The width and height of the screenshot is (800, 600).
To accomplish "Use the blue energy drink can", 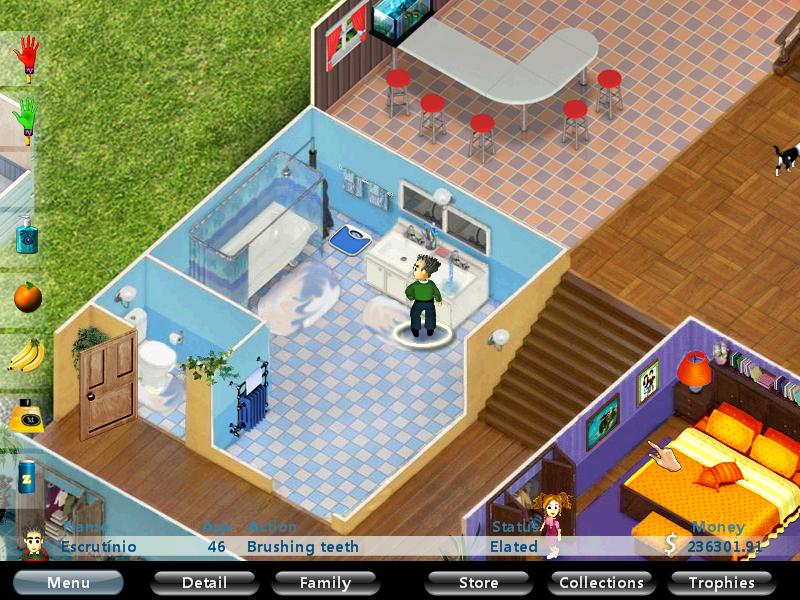I will pyautogui.click(x=27, y=471).
